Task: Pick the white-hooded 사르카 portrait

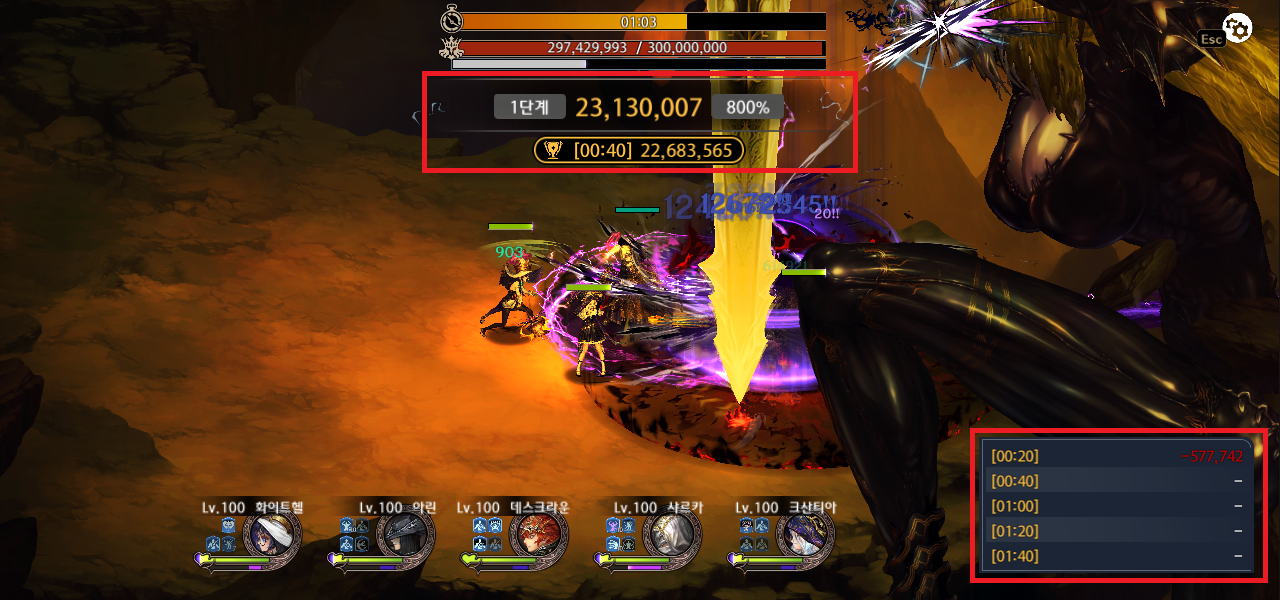Action: click(x=673, y=538)
